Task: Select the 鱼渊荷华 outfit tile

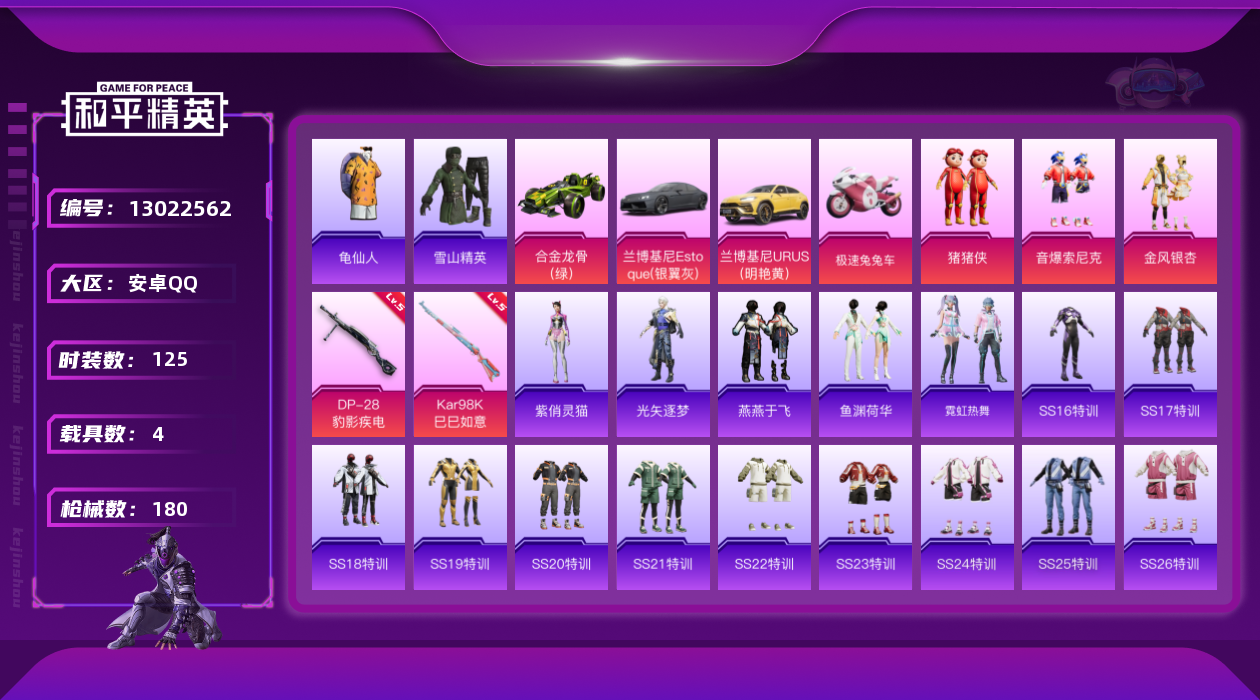Action: point(865,364)
